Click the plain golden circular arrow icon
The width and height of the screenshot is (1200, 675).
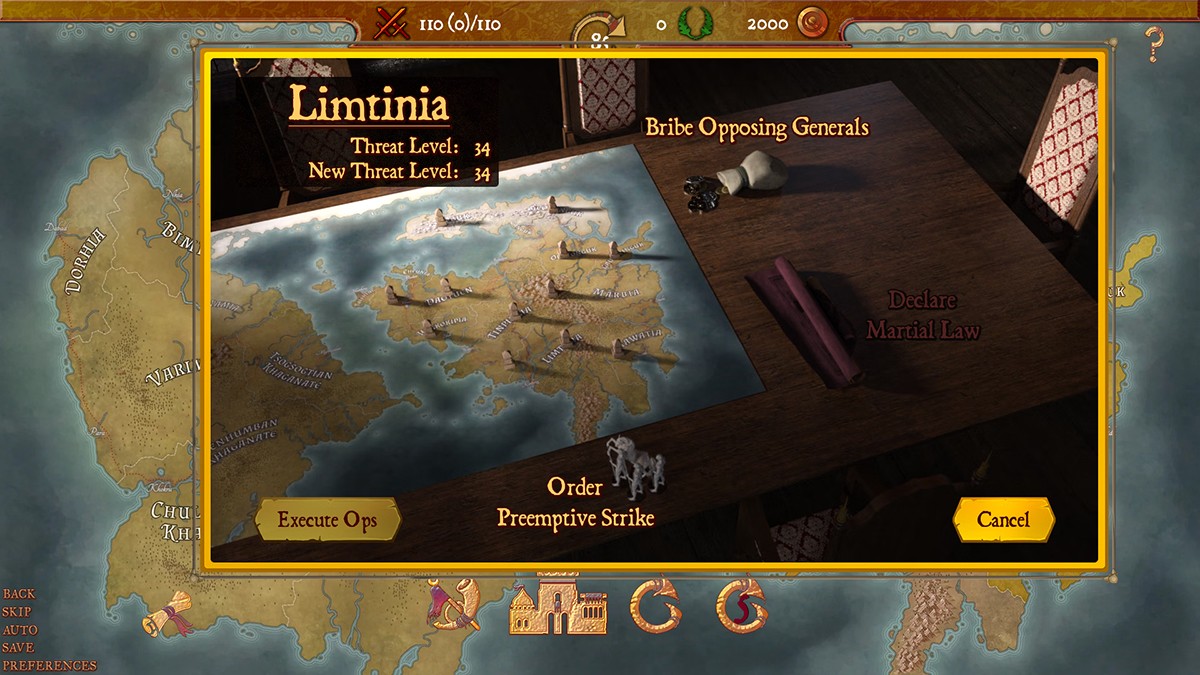[x=655, y=606]
